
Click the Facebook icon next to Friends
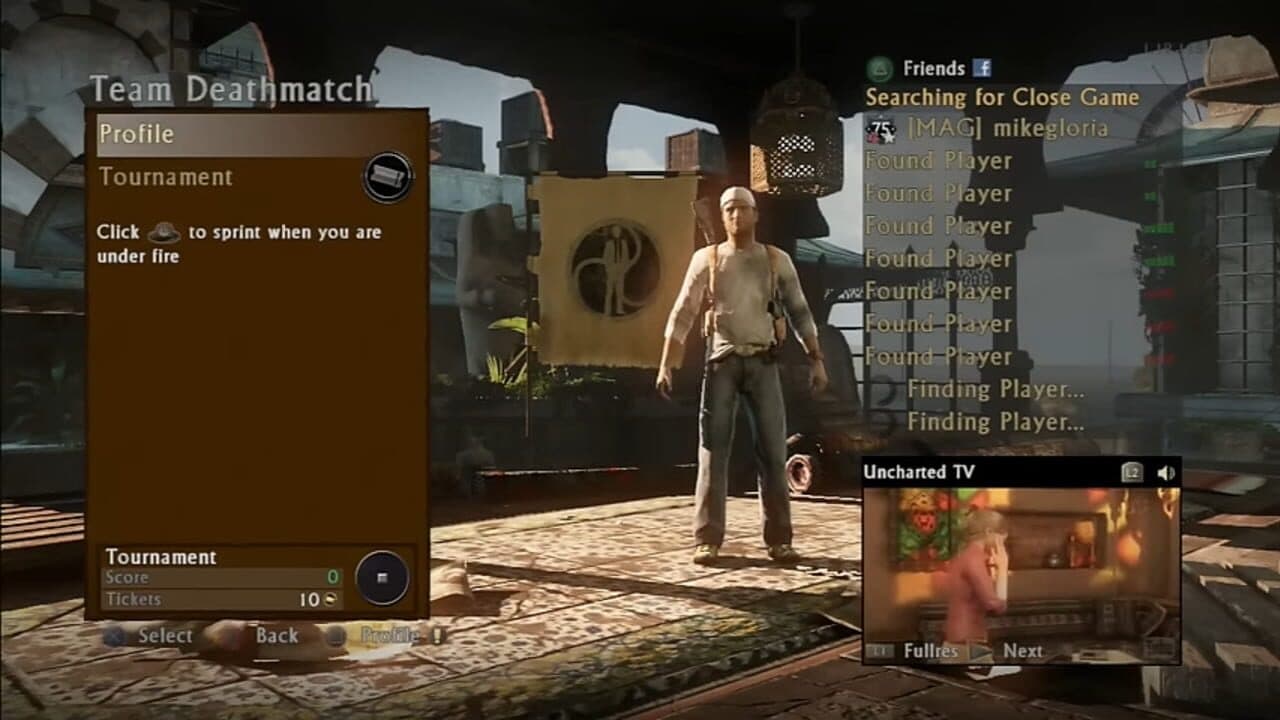tap(984, 68)
